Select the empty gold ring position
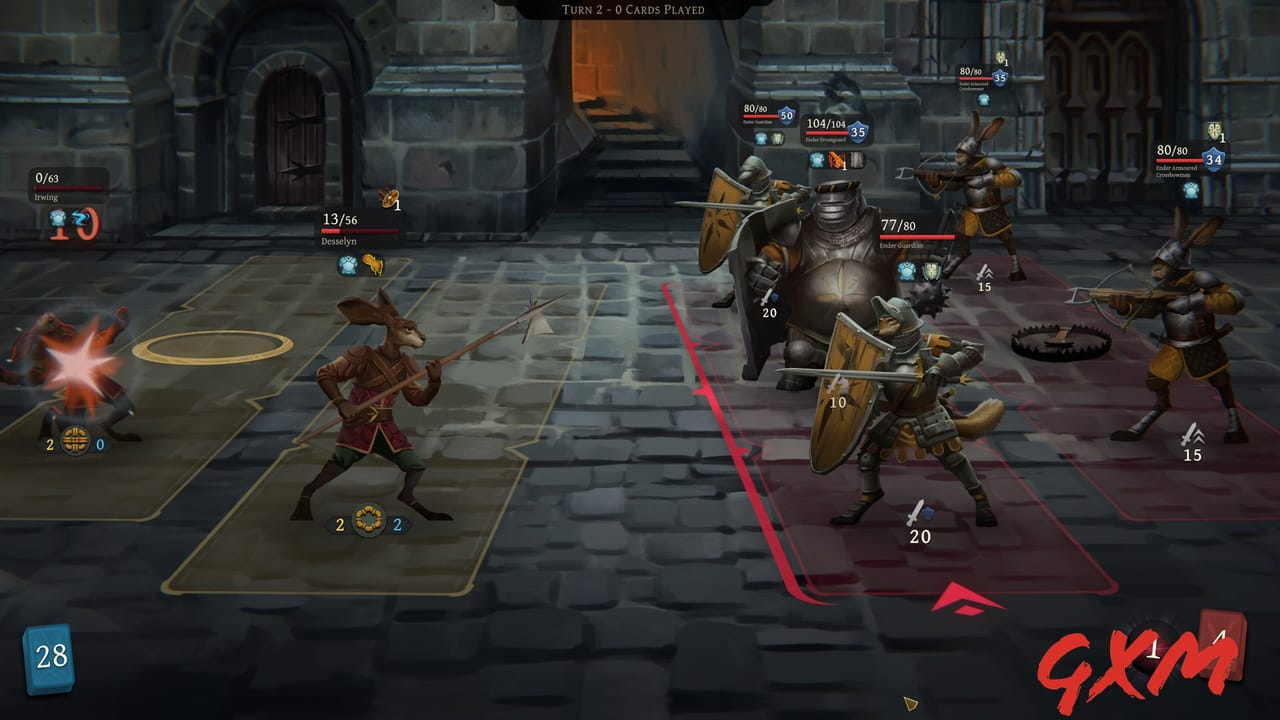The height and width of the screenshot is (720, 1280). pyautogui.click(x=212, y=347)
